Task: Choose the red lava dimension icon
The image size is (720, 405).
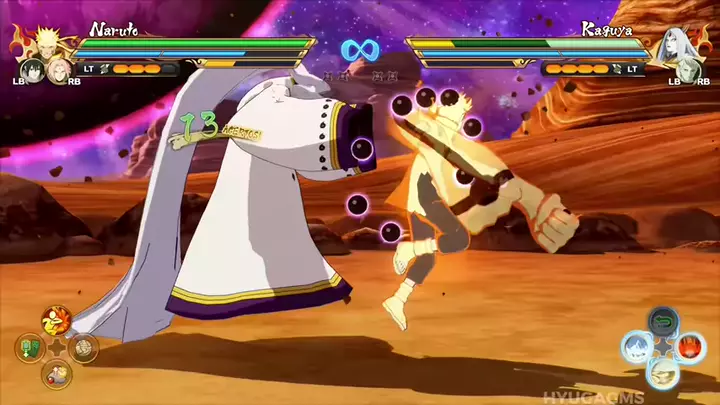Action: click(x=689, y=348)
